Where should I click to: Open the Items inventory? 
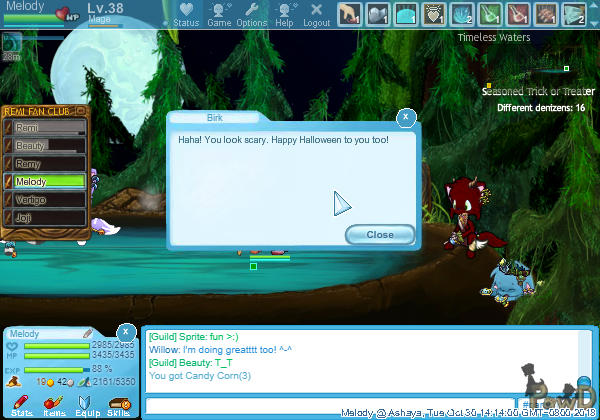pyautogui.click(x=54, y=404)
